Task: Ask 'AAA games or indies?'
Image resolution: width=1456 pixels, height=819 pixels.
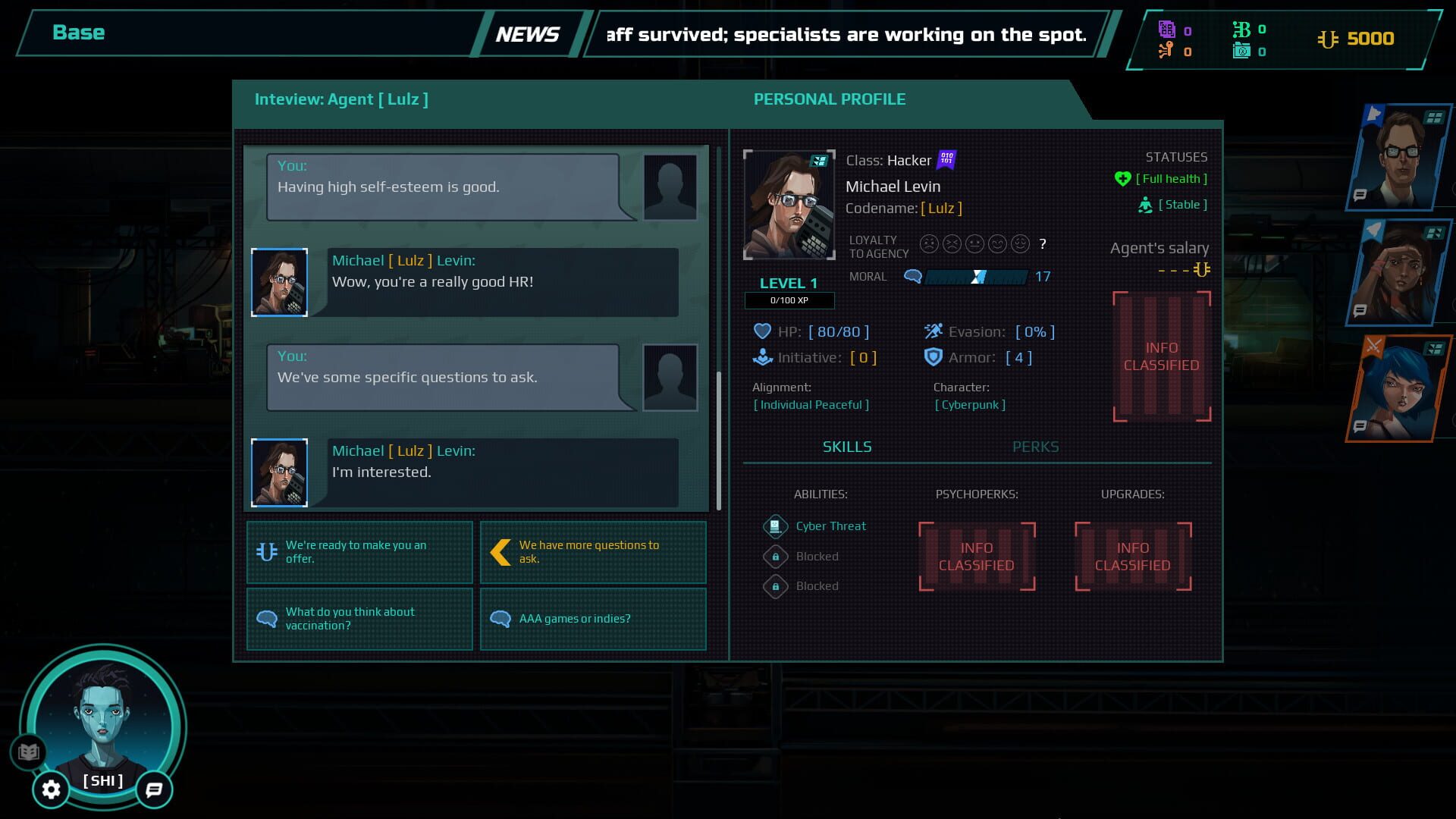Action: pyautogui.click(x=593, y=619)
